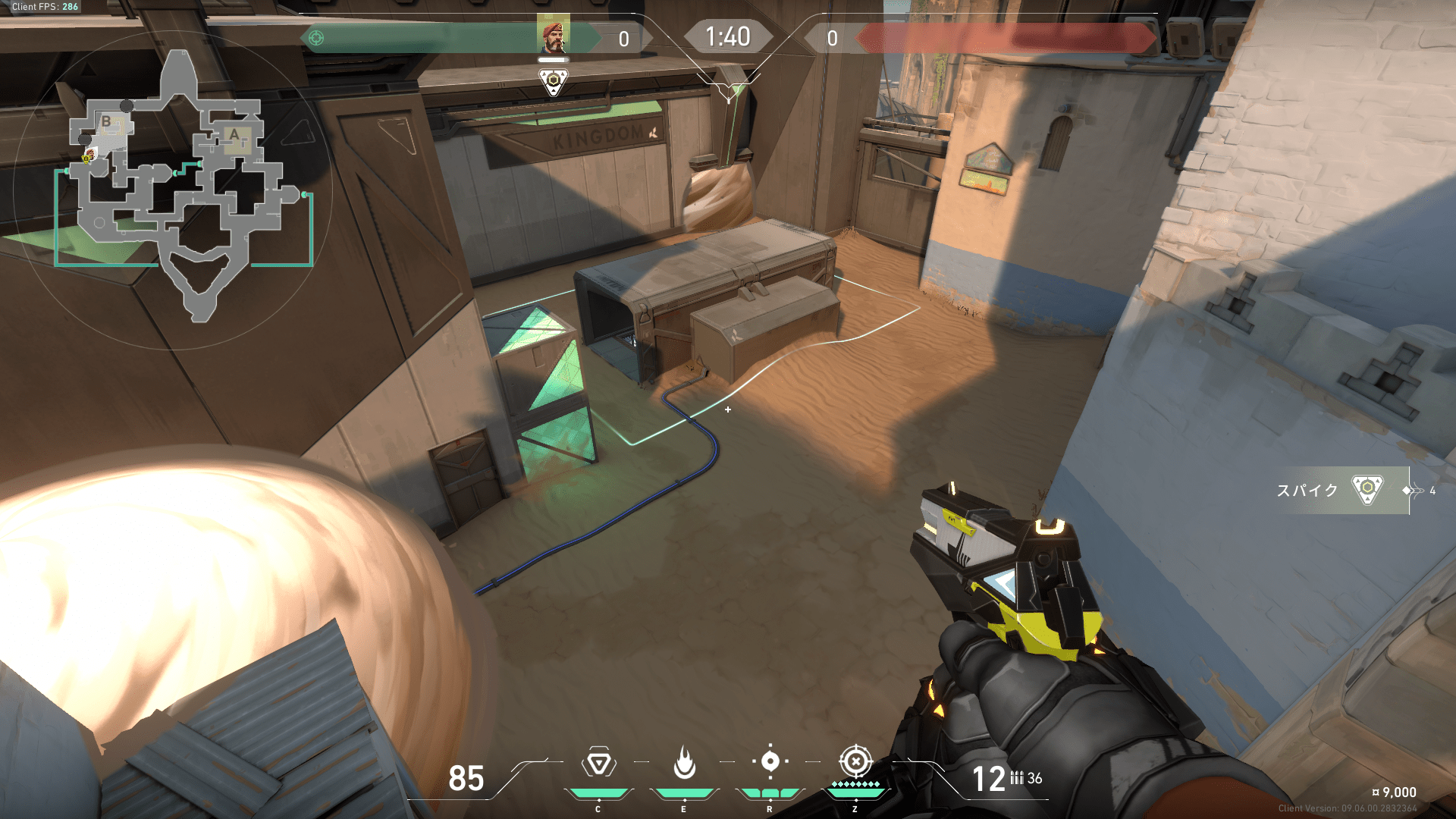Mark the A site on the minimap
Screen dimensions: 1456x819
tap(234, 135)
